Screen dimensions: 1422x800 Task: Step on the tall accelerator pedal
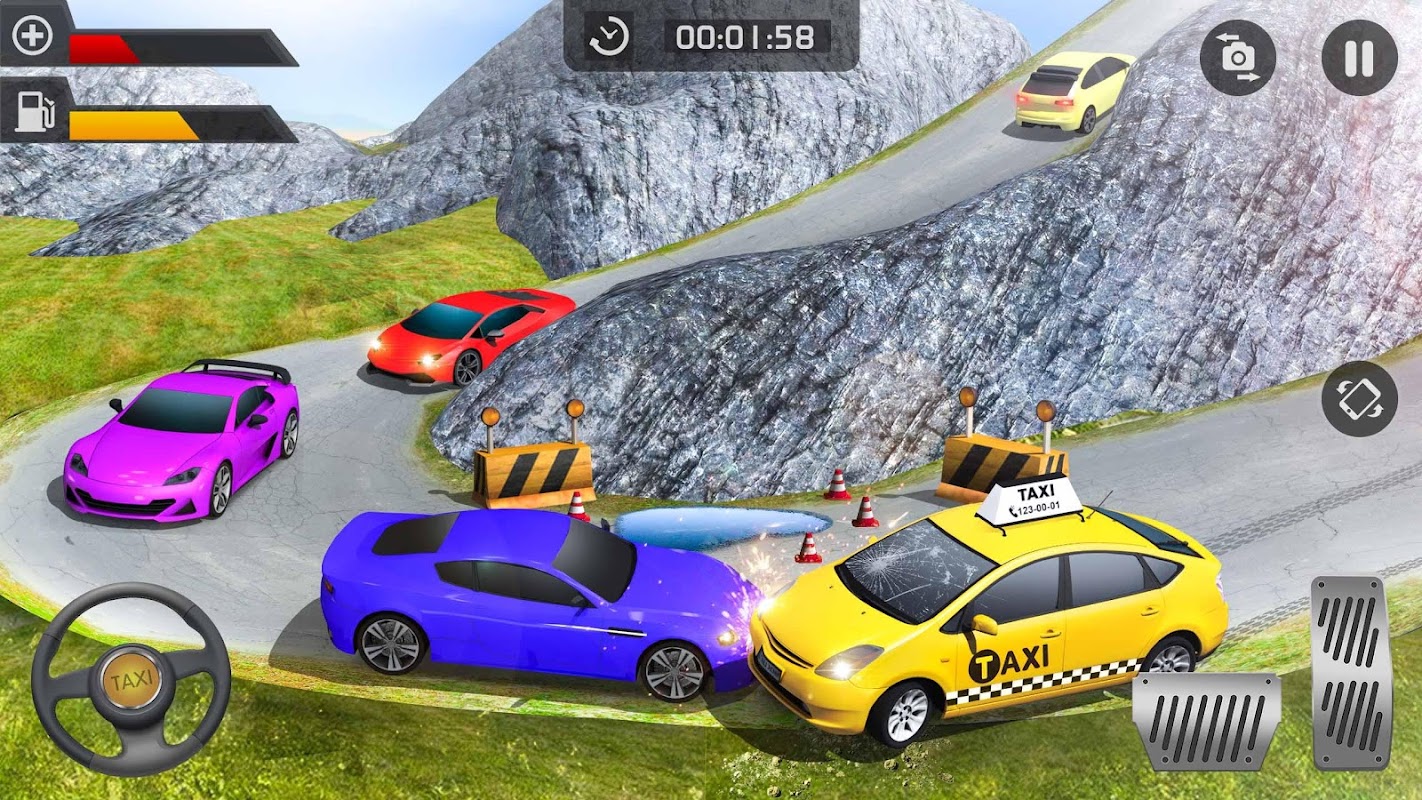pos(1351,672)
